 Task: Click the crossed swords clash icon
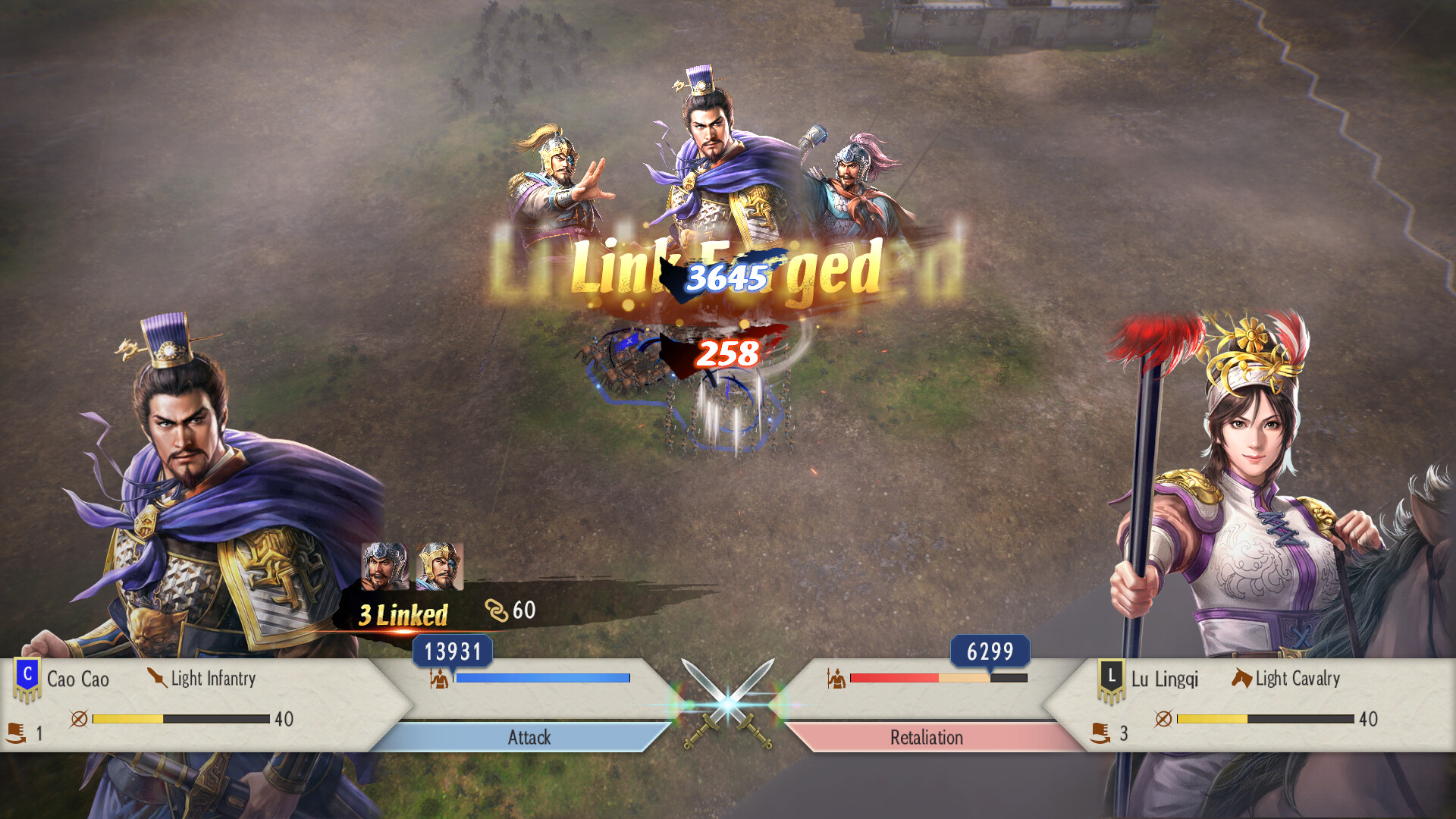[x=726, y=705]
